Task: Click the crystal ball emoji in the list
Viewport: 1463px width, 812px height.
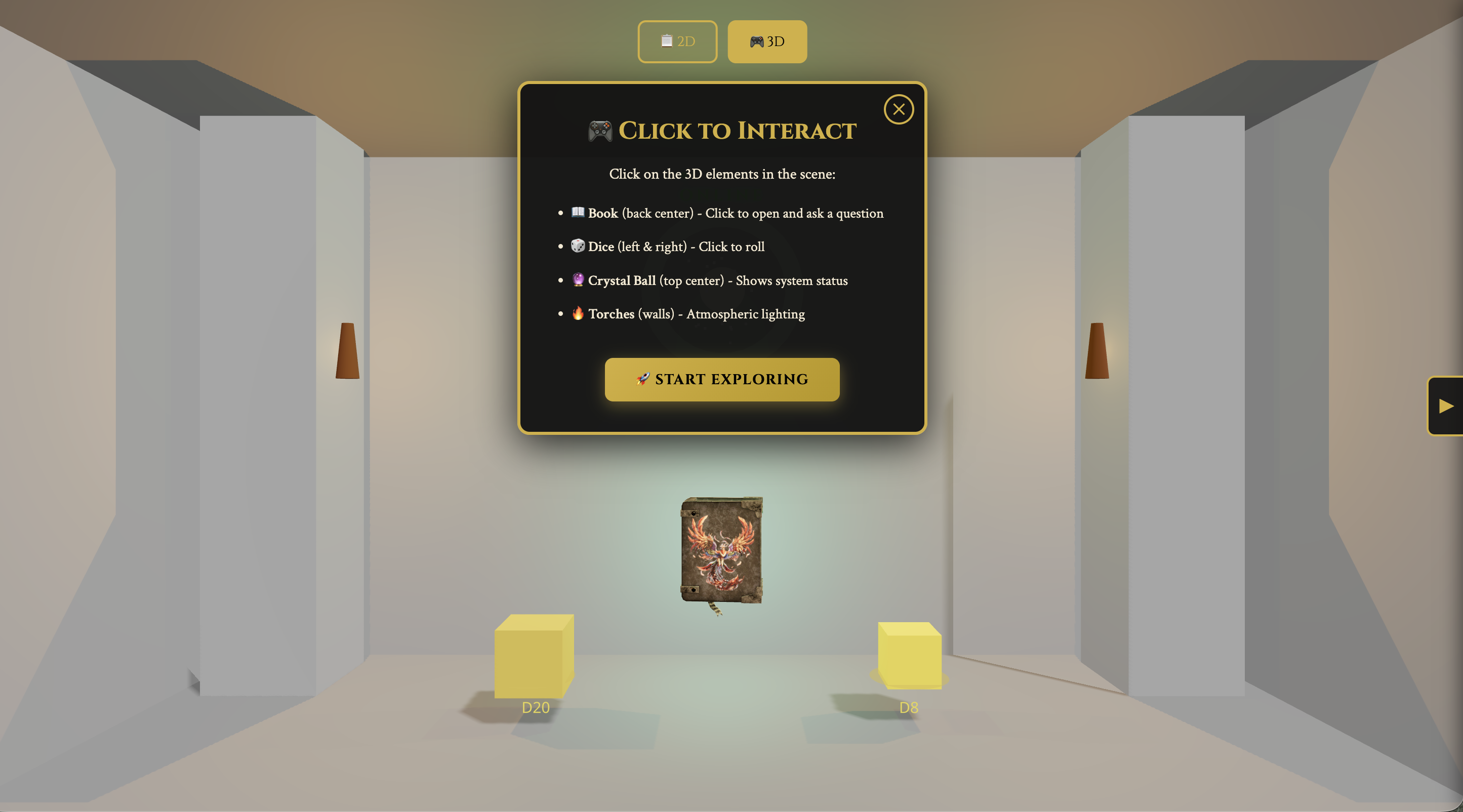Action: (x=577, y=280)
